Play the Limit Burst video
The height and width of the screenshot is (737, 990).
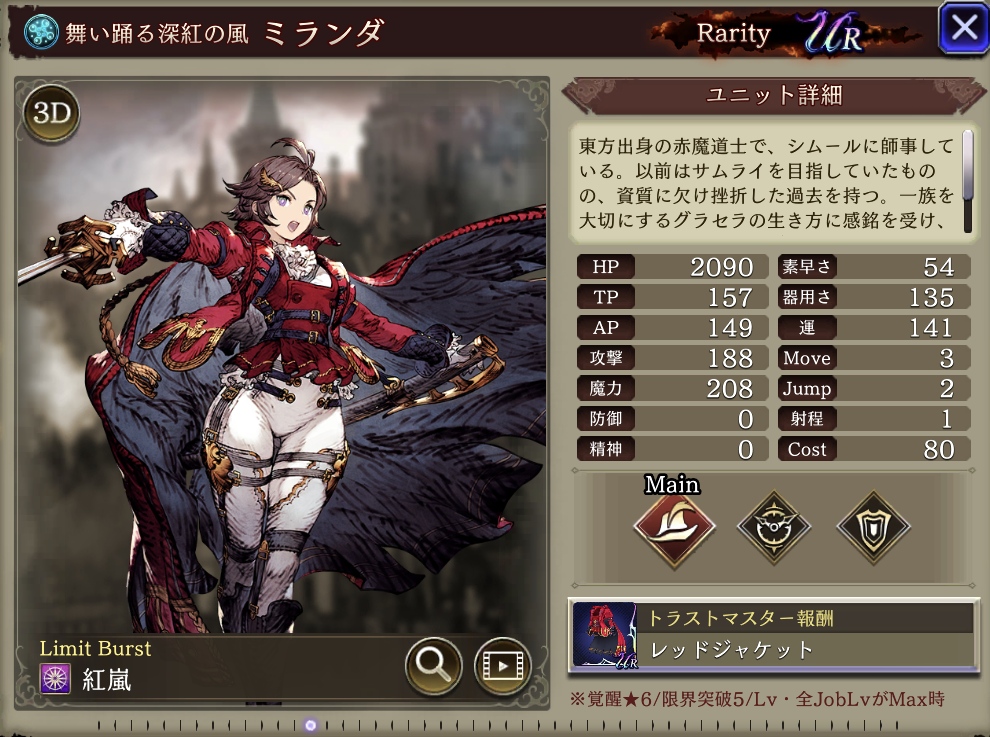[x=501, y=665]
